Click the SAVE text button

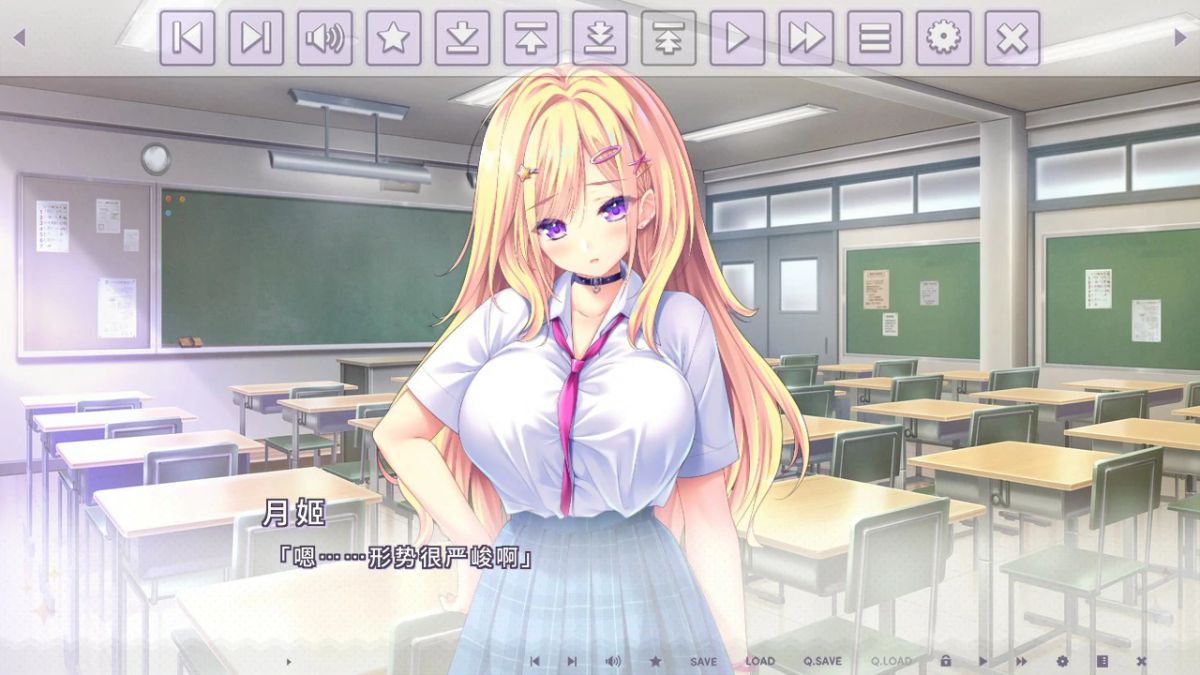(703, 661)
